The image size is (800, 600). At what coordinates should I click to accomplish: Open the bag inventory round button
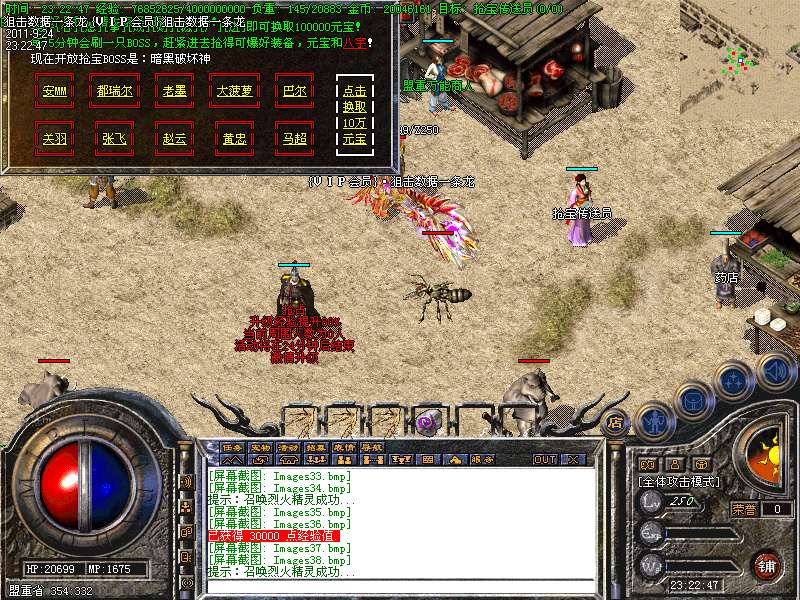(x=693, y=400)
